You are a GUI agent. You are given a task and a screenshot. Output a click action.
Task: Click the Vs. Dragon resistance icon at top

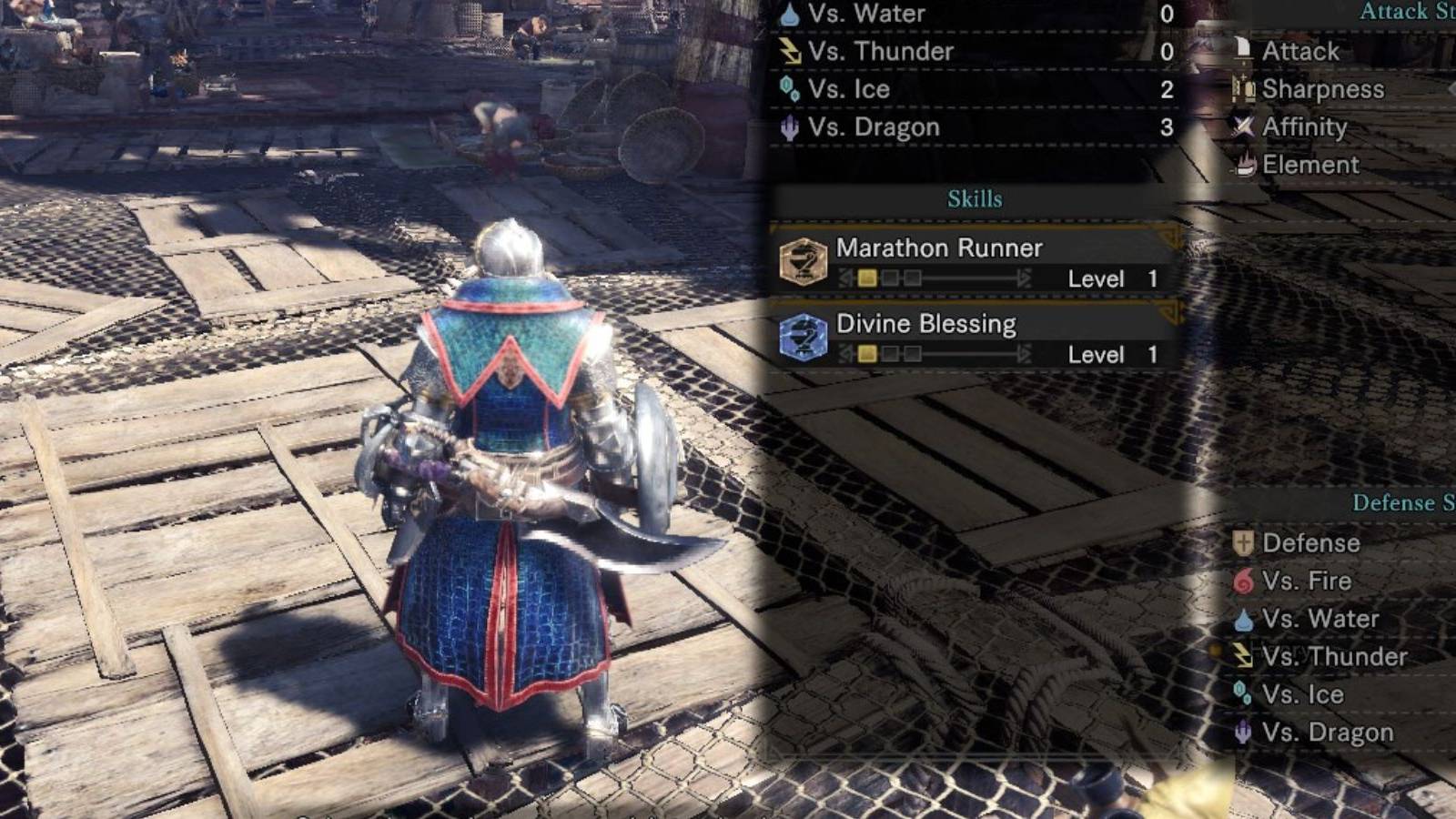[788, 126]
